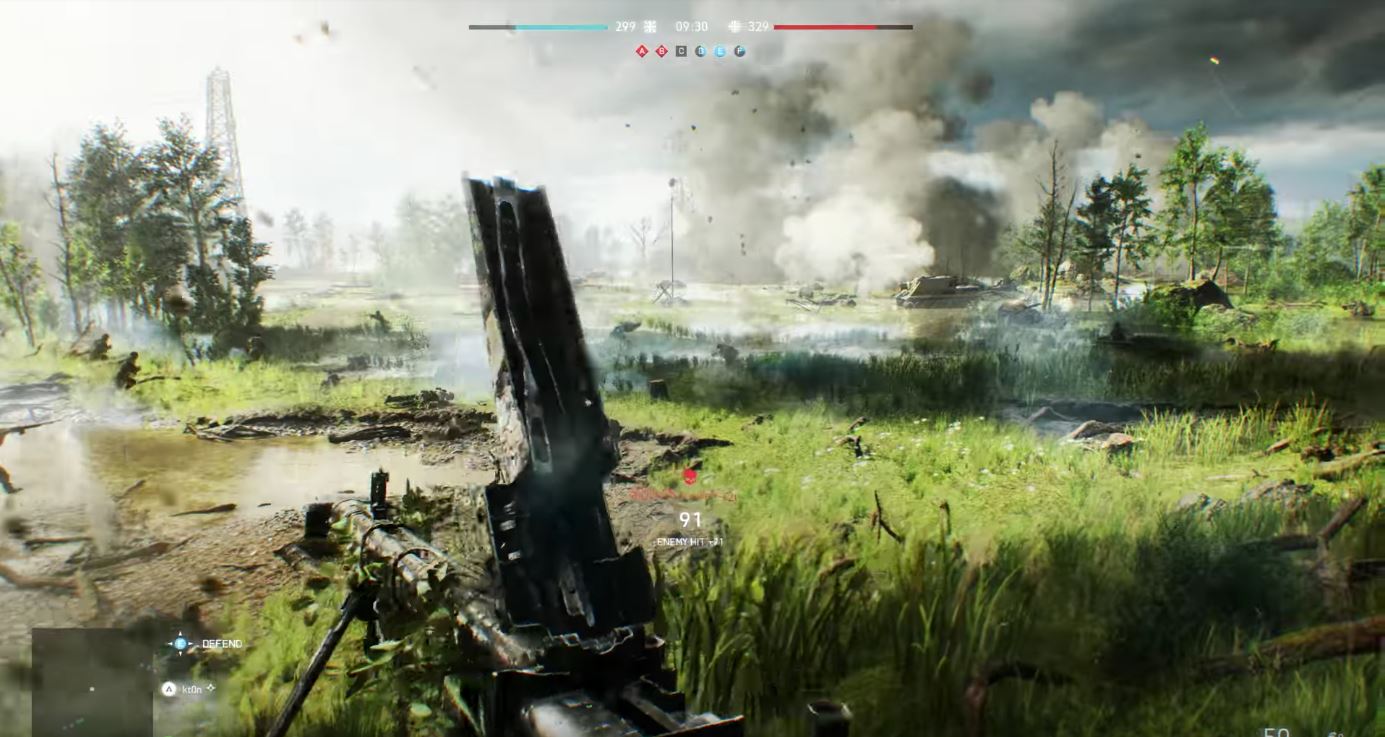Screen dimensions: 1385x737
Task: Click the objective F flag icon
Action: click(x=740, y=51)
